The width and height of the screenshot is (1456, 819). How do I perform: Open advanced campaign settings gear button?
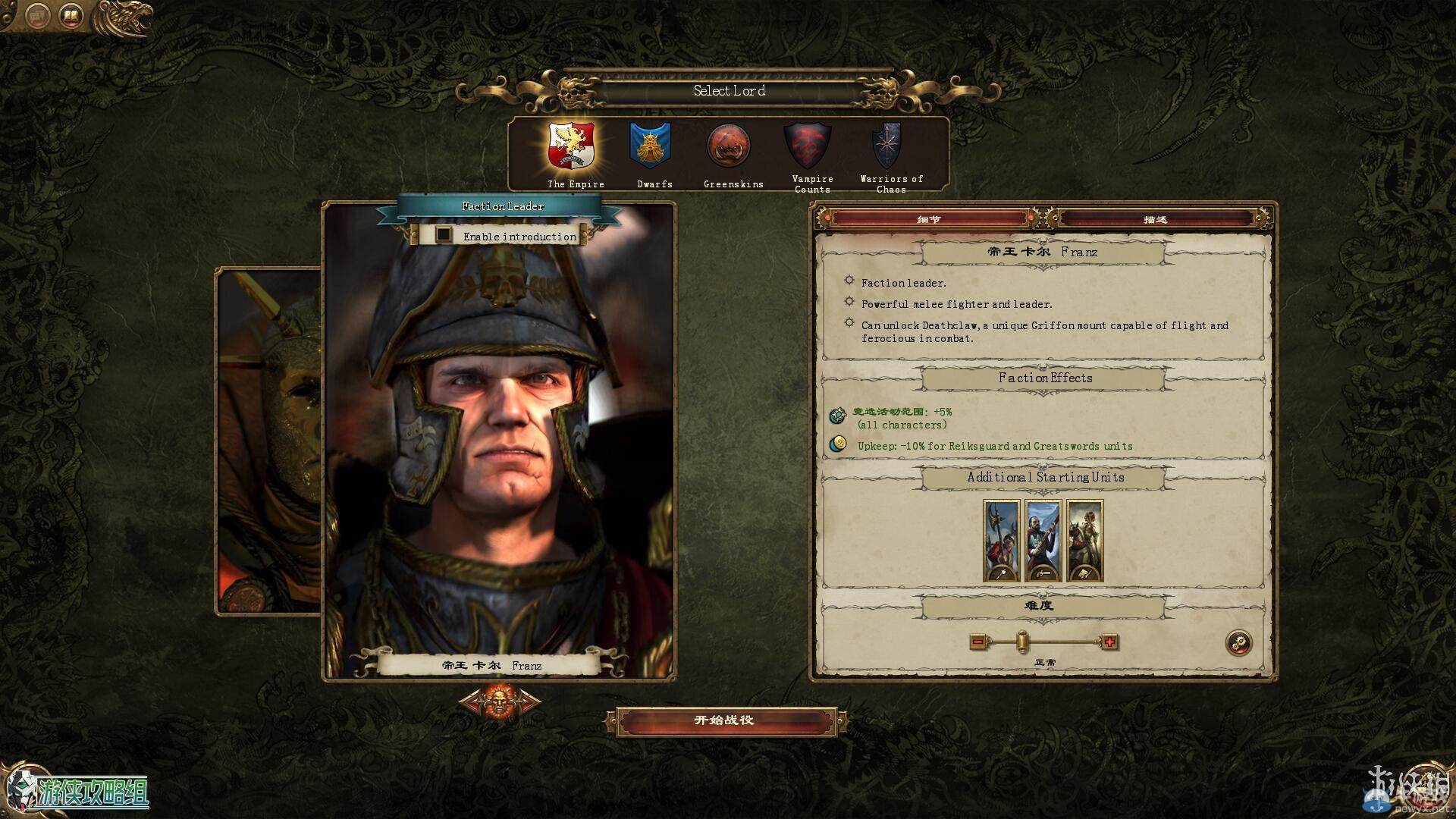coord(1239,643)
